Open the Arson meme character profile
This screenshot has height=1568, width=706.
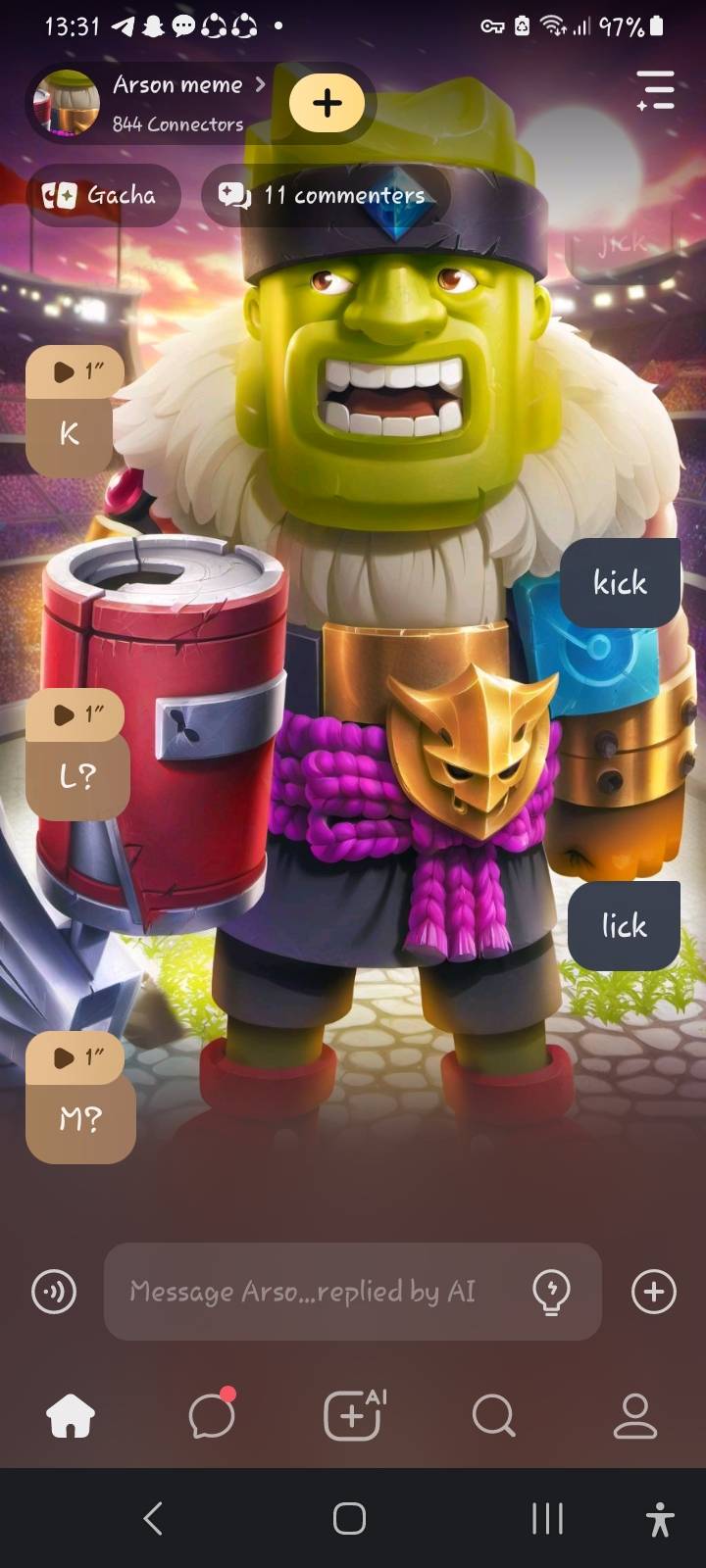176,102
